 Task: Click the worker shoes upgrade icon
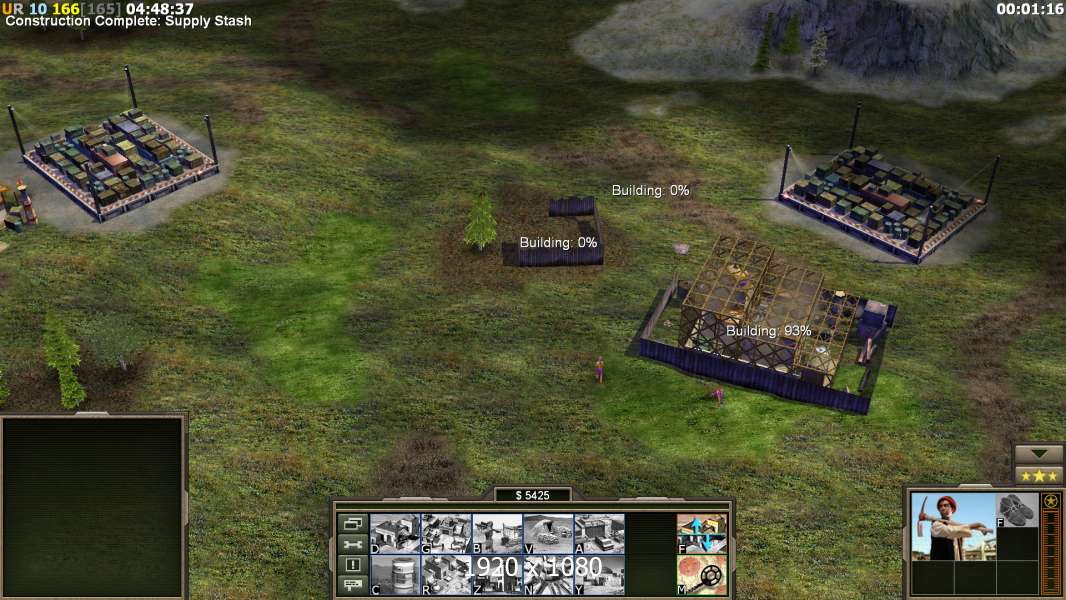(1018, 510)
